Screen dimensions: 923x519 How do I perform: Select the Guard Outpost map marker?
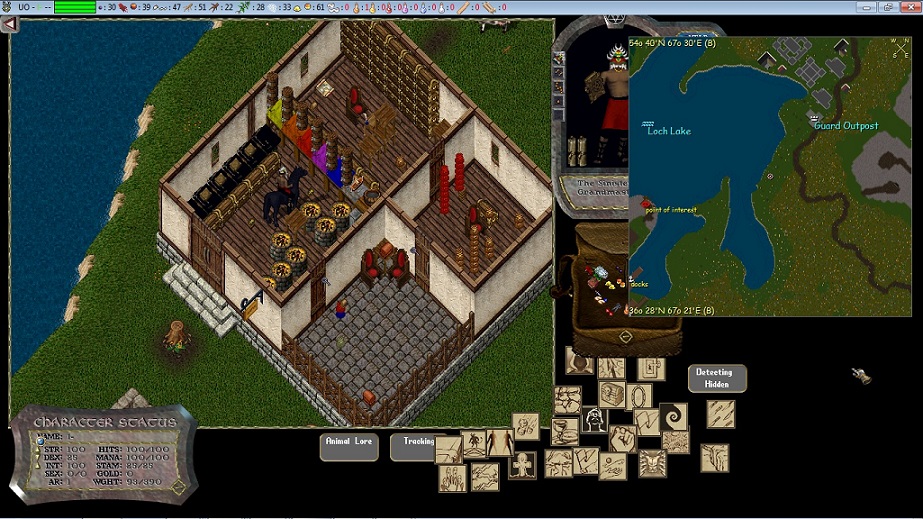(814, 118)
